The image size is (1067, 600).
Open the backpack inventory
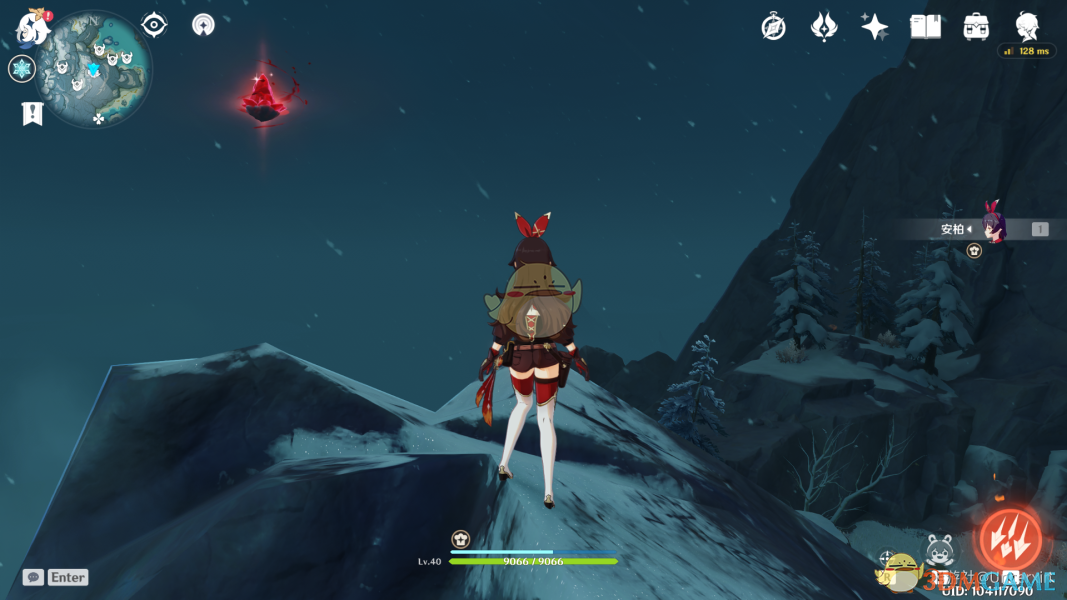pos(976,27)
